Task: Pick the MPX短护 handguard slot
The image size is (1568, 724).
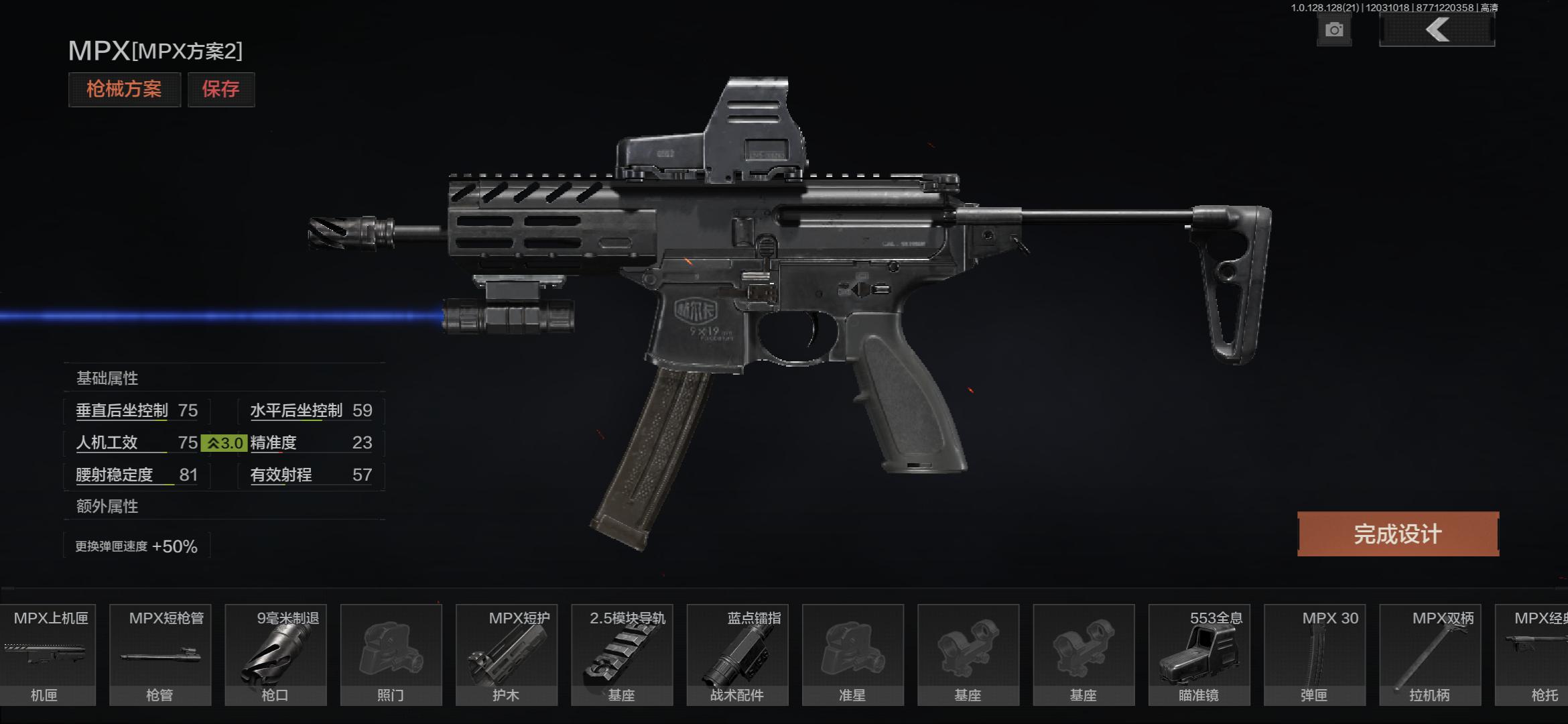Action: [506, 655]
